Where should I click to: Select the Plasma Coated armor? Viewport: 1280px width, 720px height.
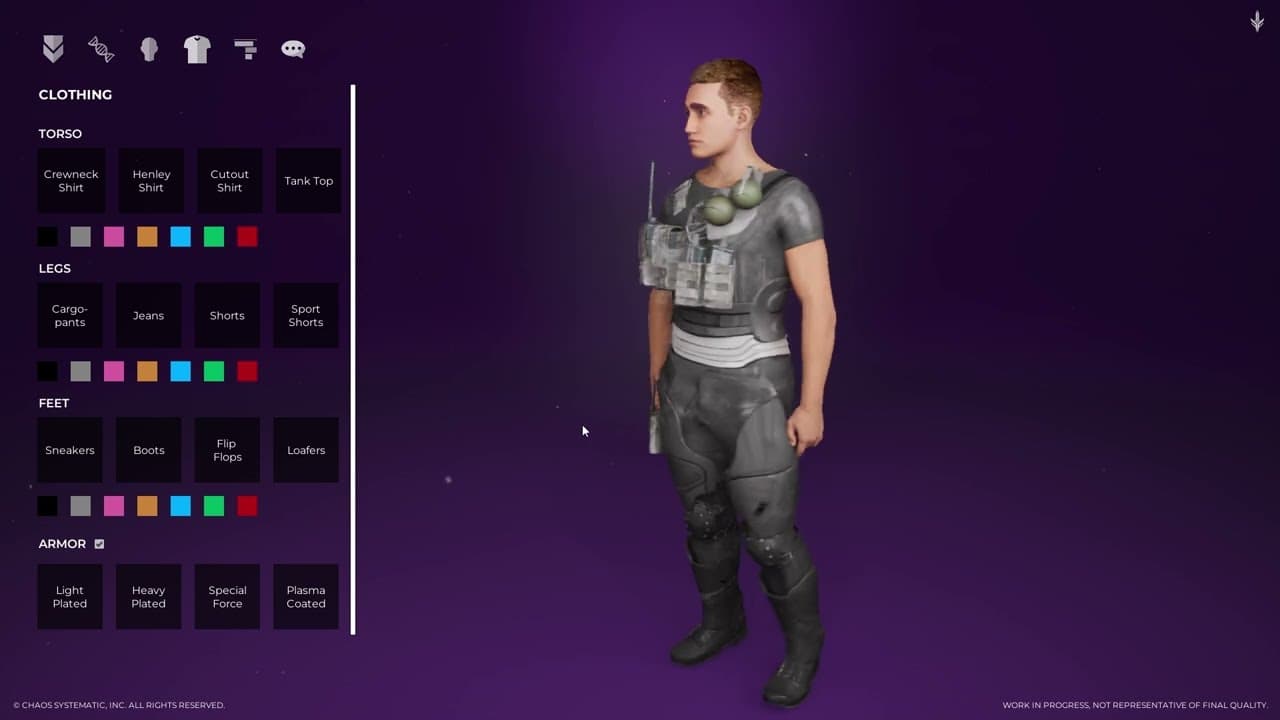click(306, 597)
